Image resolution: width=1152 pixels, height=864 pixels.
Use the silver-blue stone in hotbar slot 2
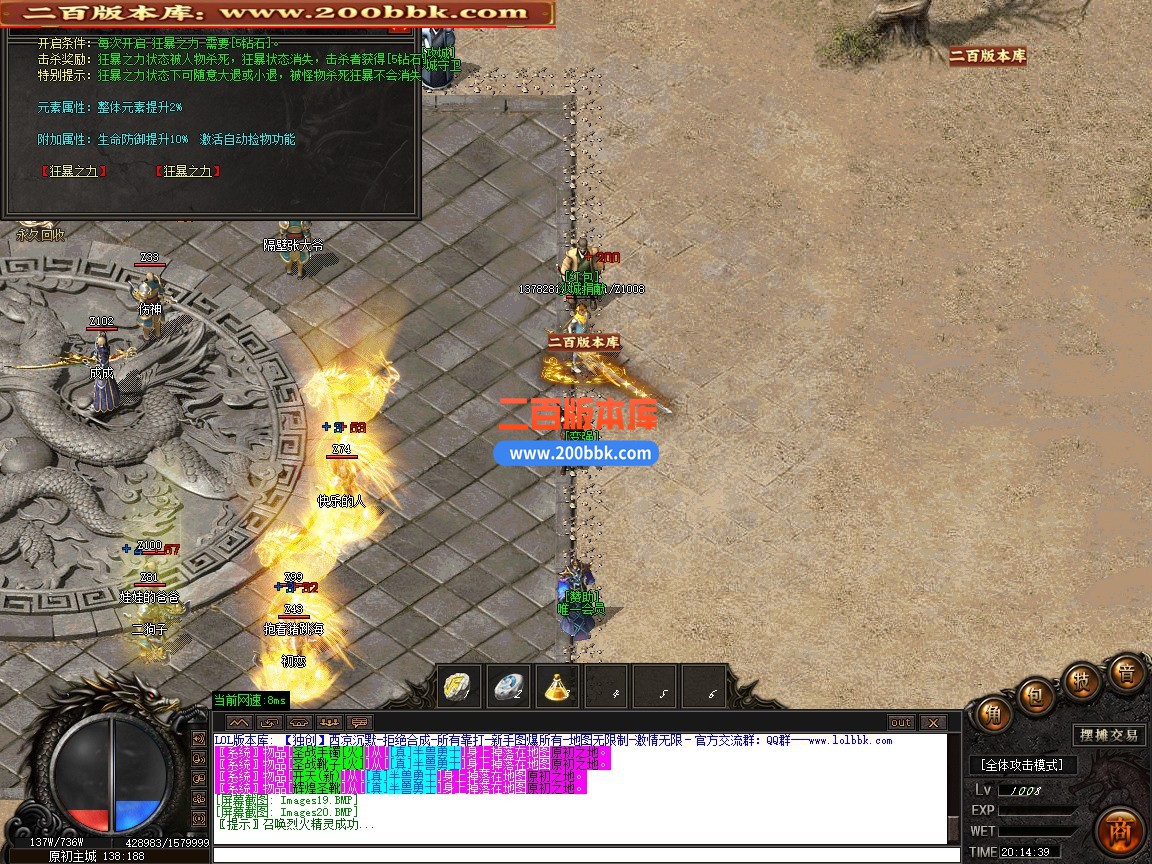511,687
